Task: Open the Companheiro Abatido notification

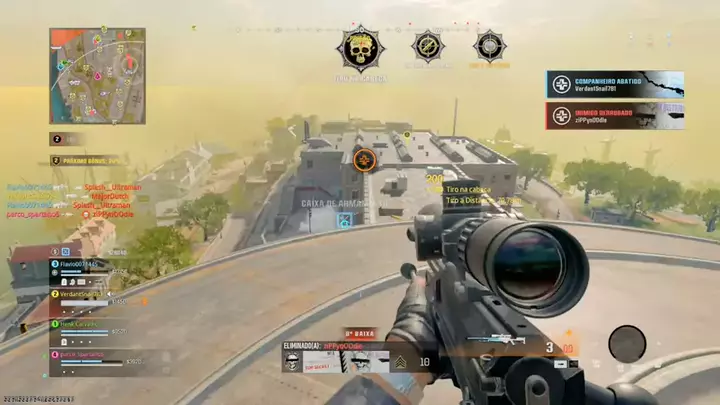Action: [x=614, y=84]
